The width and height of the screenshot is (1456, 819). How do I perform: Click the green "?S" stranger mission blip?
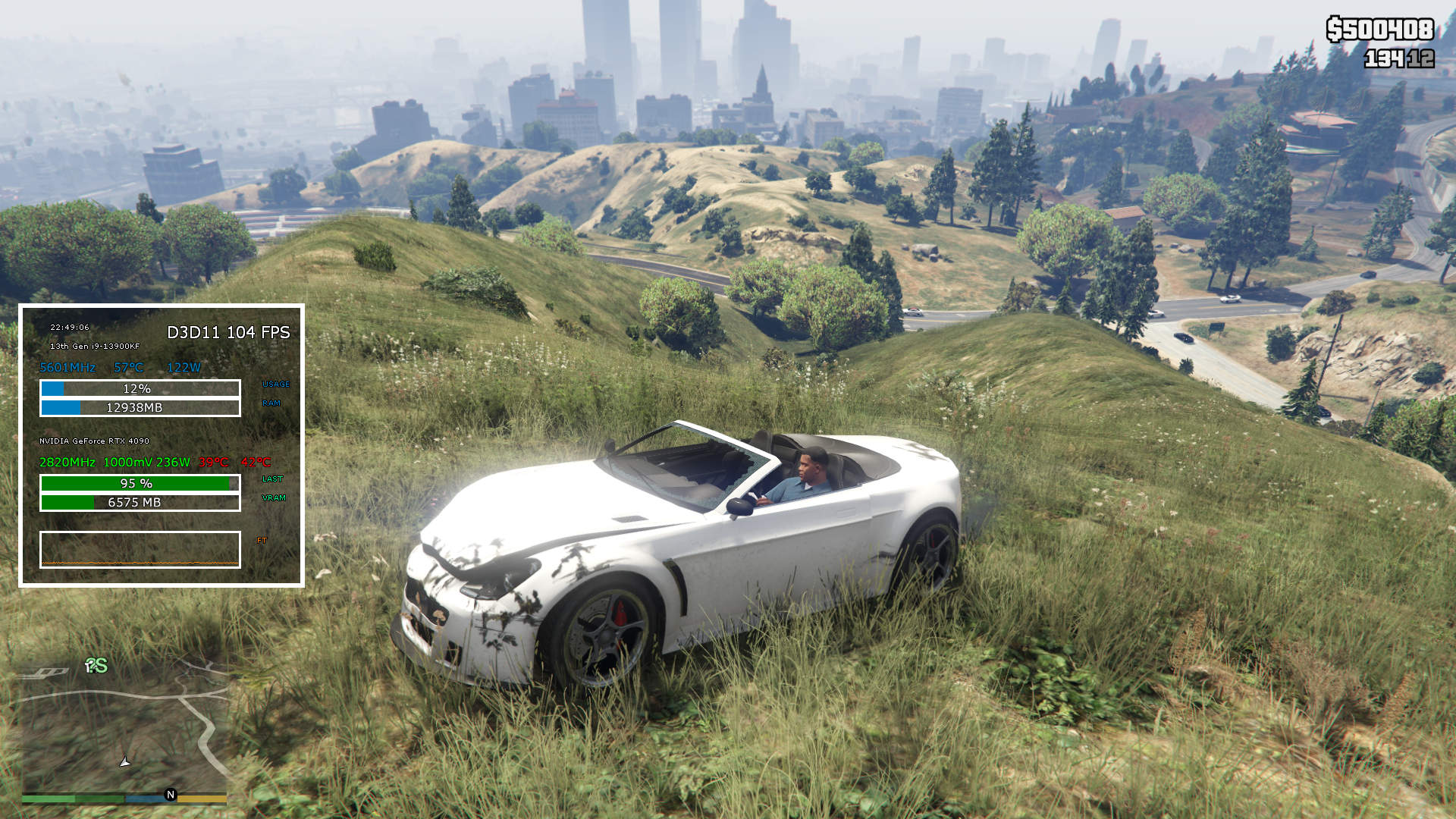pyautogui.click(x=96, y=666)
